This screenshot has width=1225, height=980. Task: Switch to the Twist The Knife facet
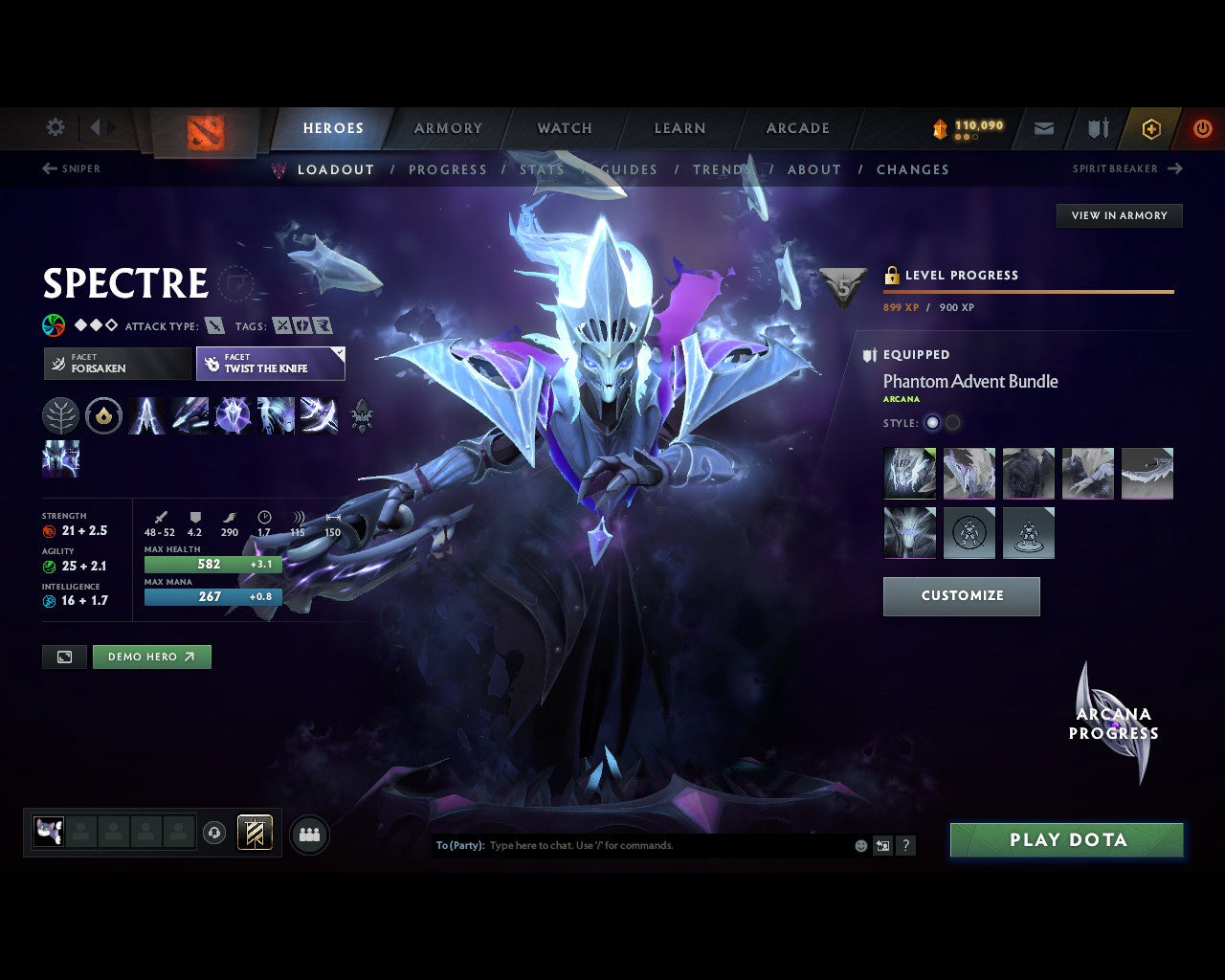(x=271, y=364)
